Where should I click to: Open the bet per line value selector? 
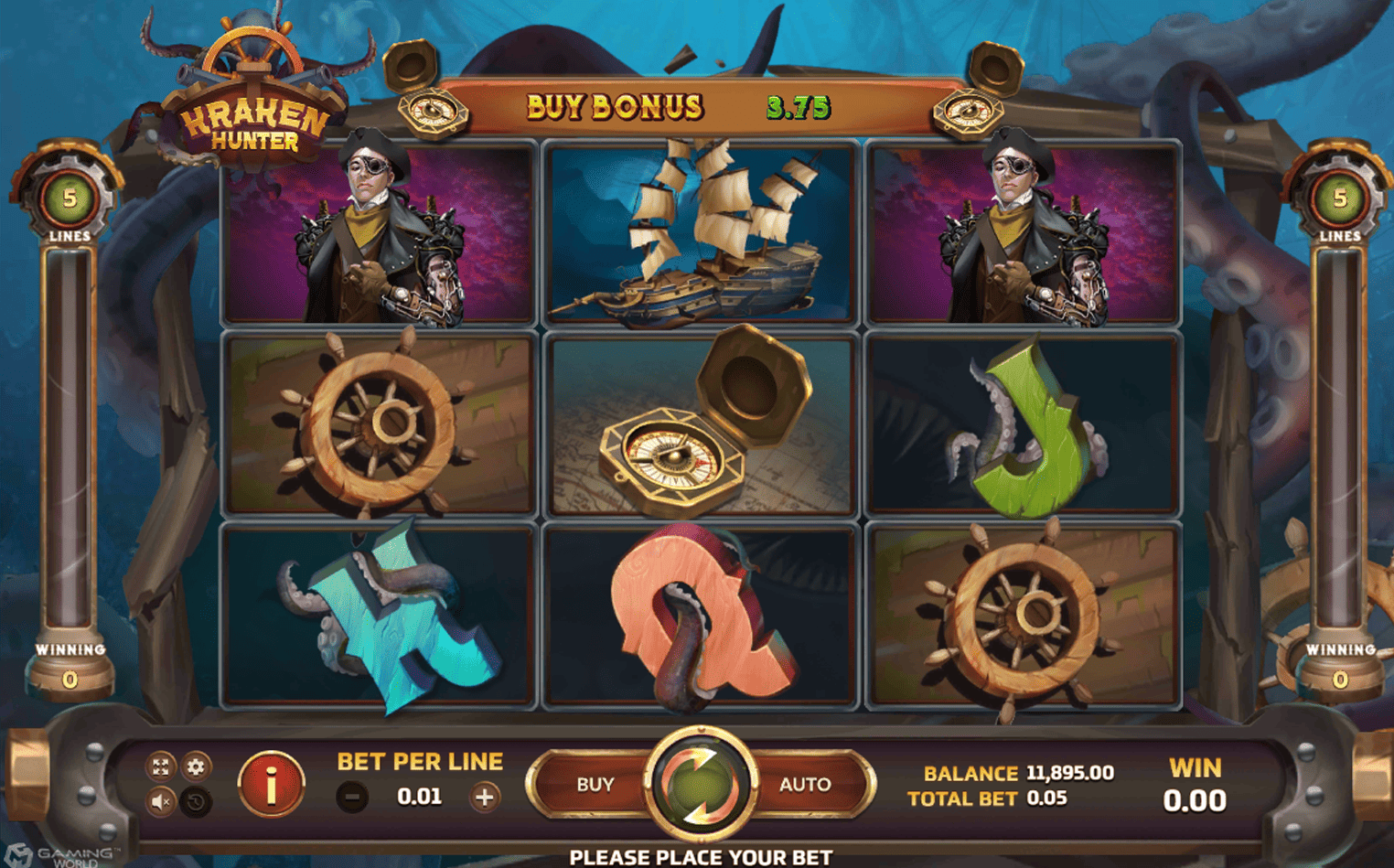[419, 795]
